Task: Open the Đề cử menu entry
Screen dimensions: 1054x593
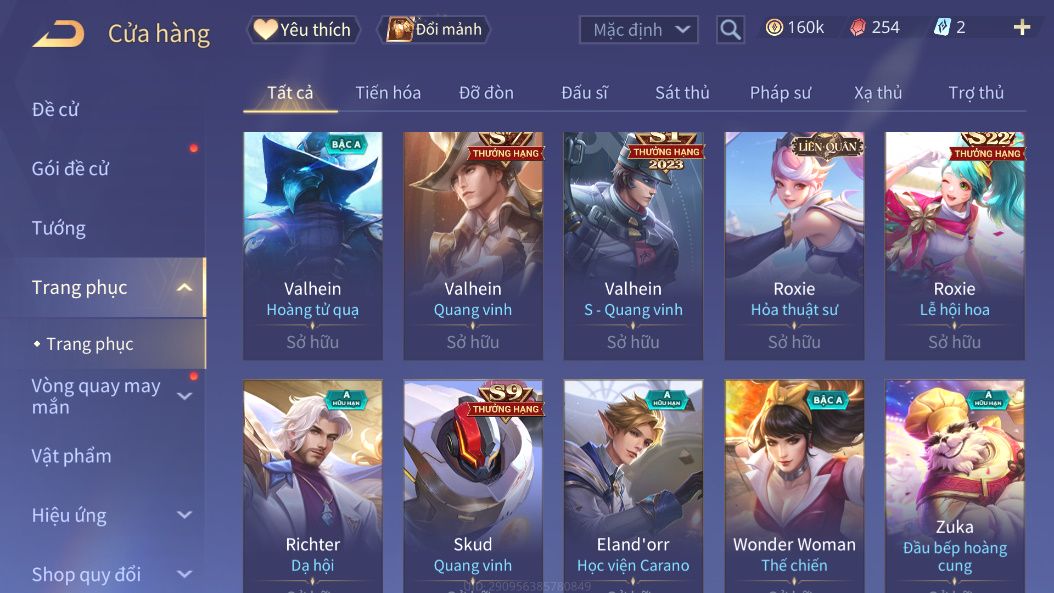Action: 56,109
